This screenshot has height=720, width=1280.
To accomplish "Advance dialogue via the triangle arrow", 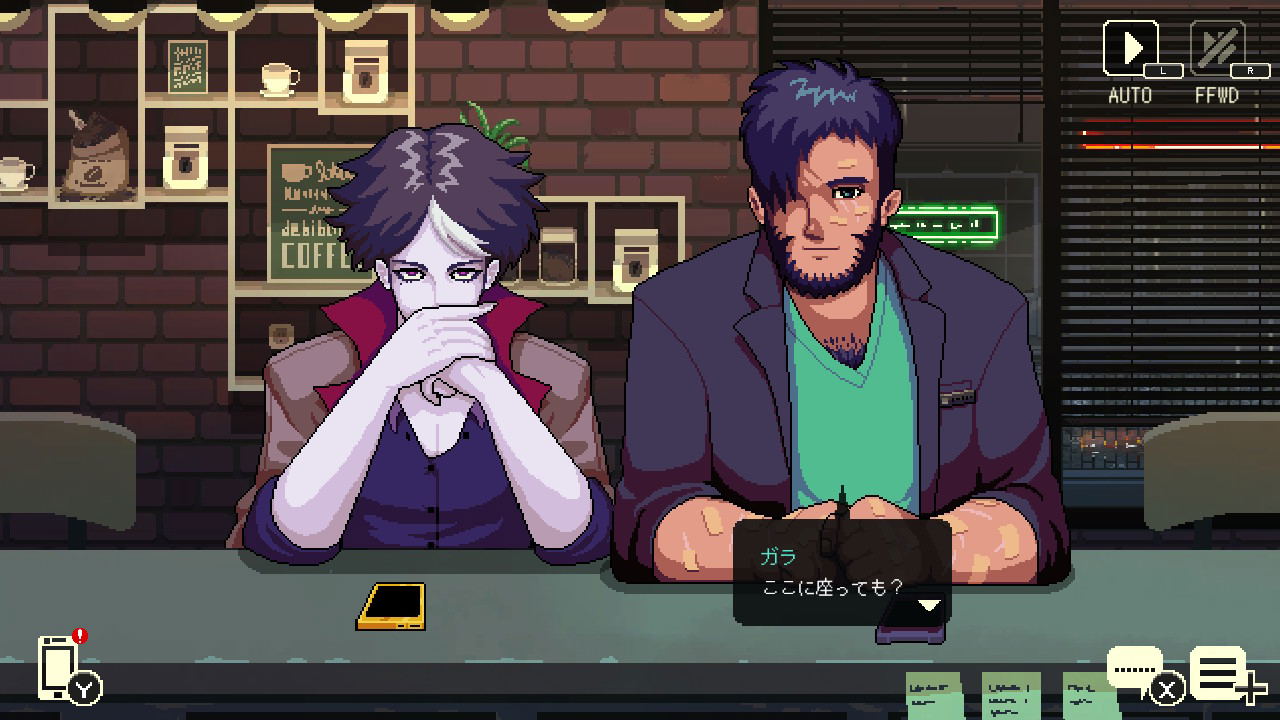I will [x=930, y=604].
